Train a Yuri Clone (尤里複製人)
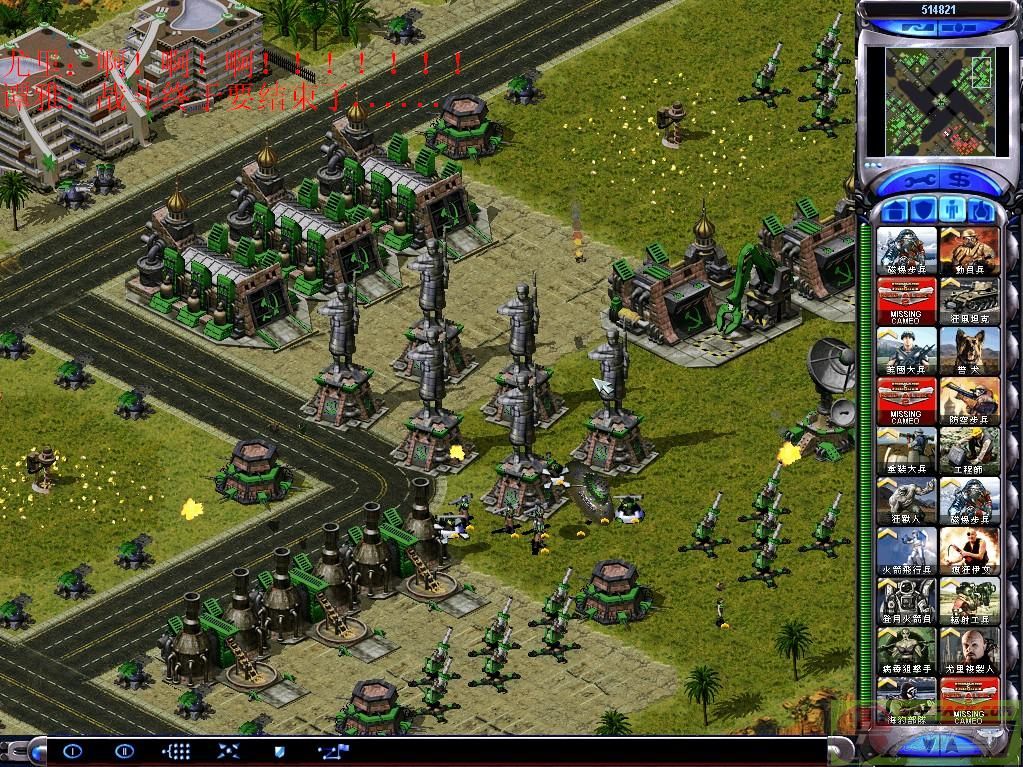Screen dimensions: 1023x767 point(969,652)
